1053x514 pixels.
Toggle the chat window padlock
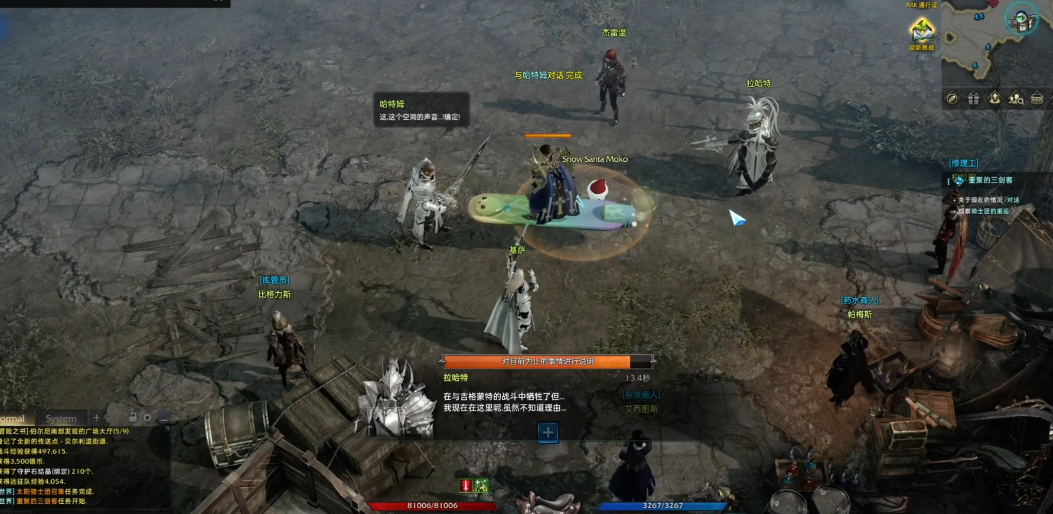pos(132,417)
